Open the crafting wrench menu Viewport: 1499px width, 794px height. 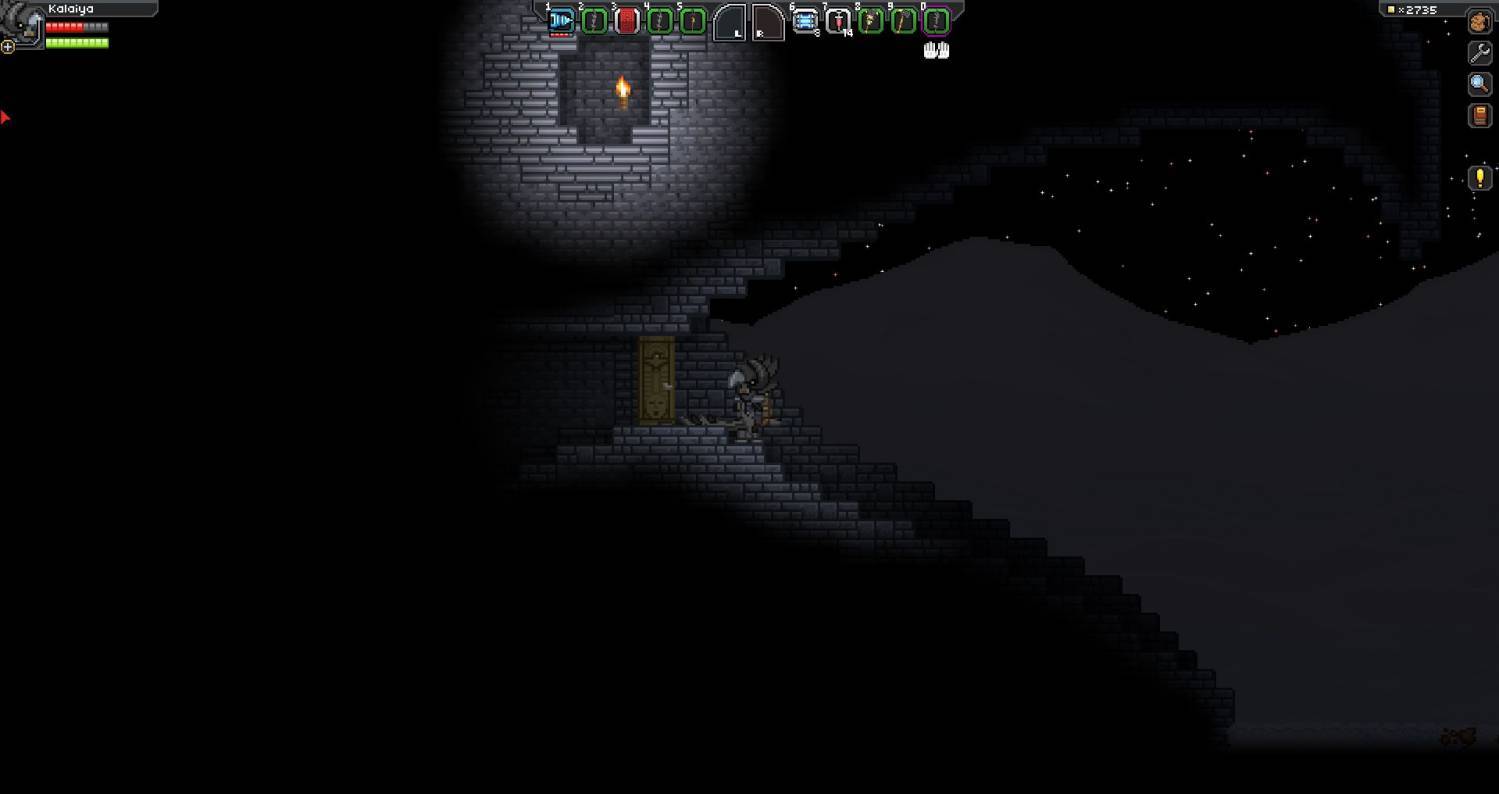(x=1479, y=53)
